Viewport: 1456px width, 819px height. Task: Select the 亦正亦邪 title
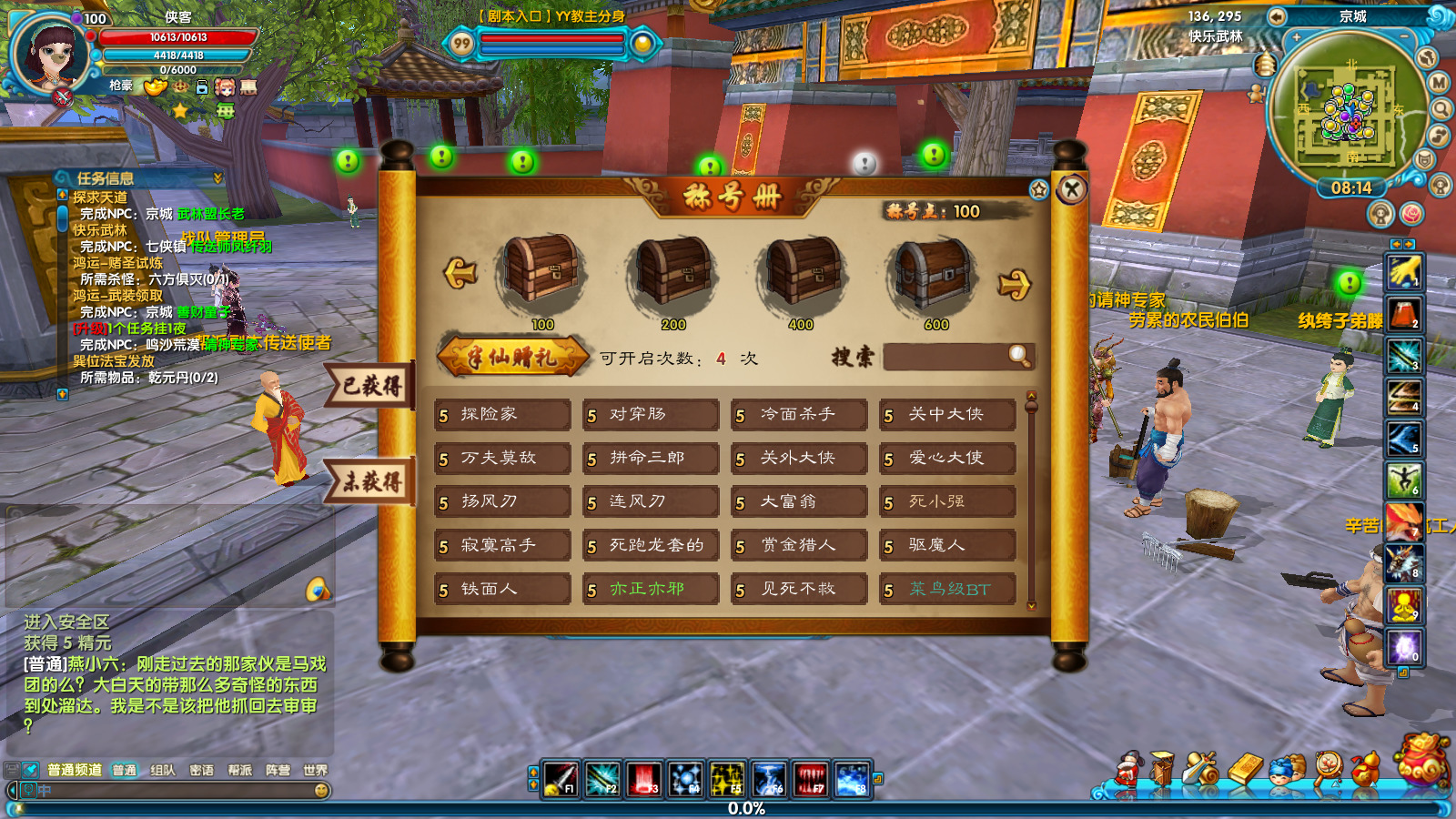651,590
